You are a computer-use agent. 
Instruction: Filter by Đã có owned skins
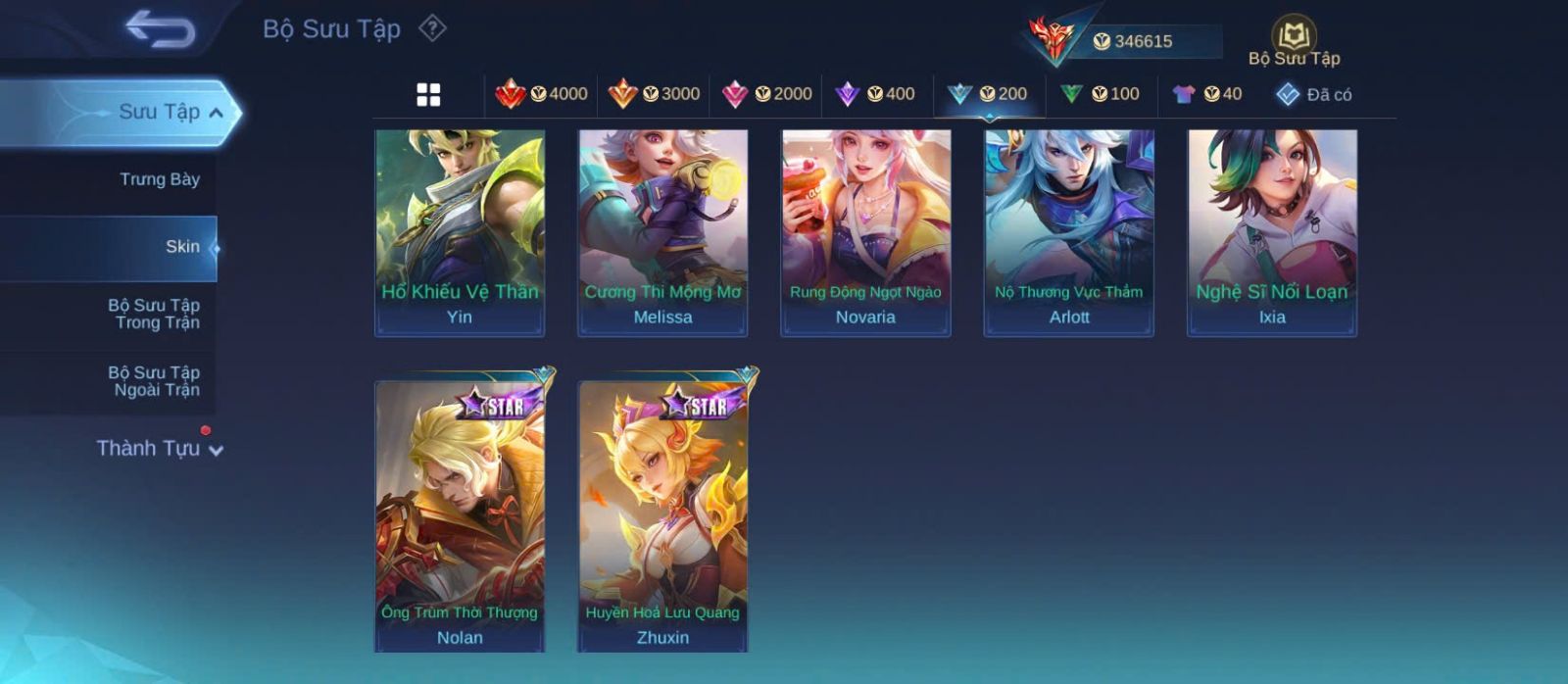tap(1313, 94)
